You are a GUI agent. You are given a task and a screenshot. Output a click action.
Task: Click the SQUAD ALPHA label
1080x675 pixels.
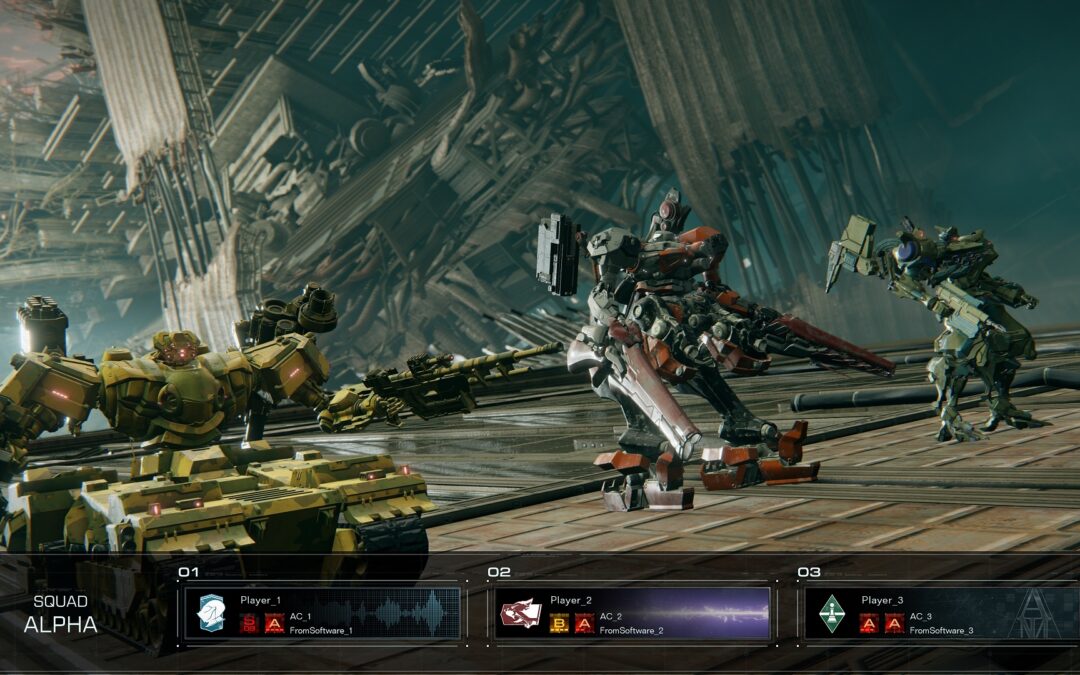point(61,614)
